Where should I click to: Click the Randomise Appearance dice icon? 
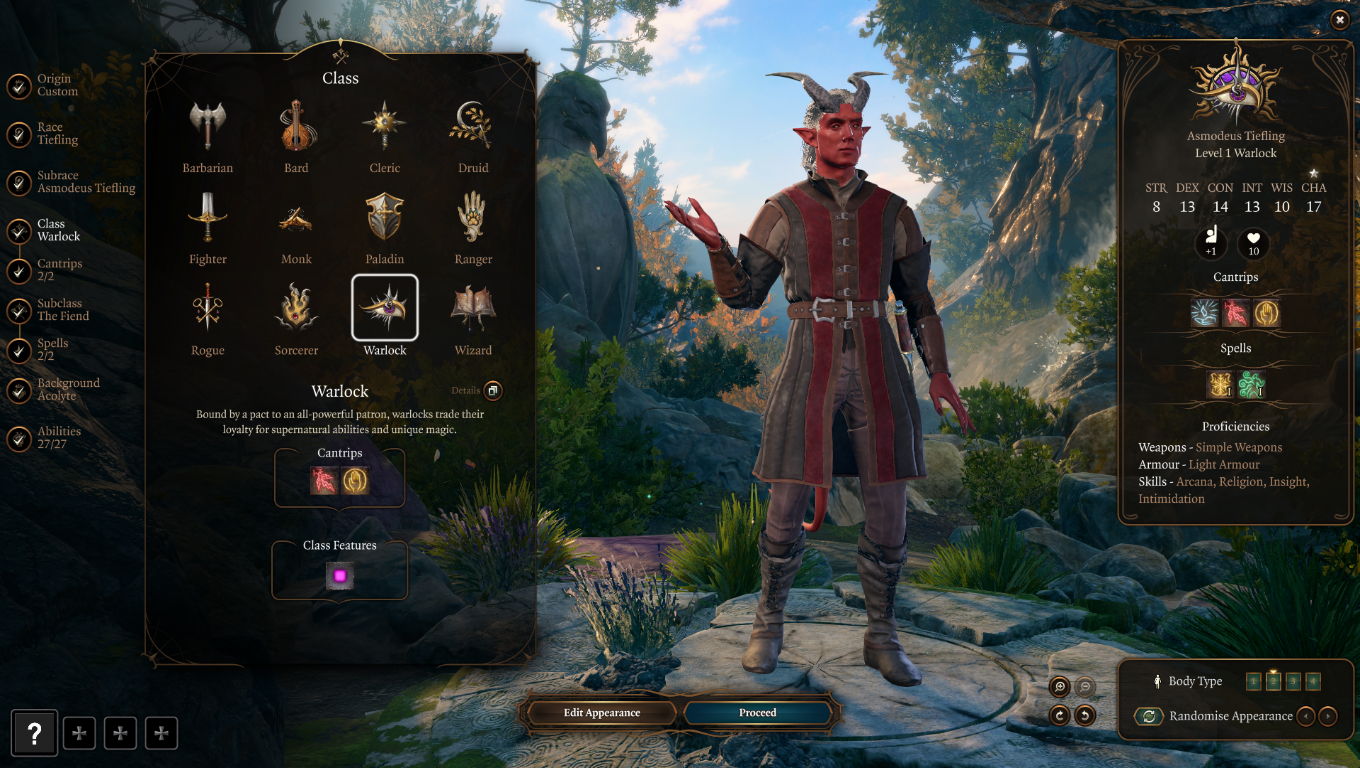[1148, 716]
